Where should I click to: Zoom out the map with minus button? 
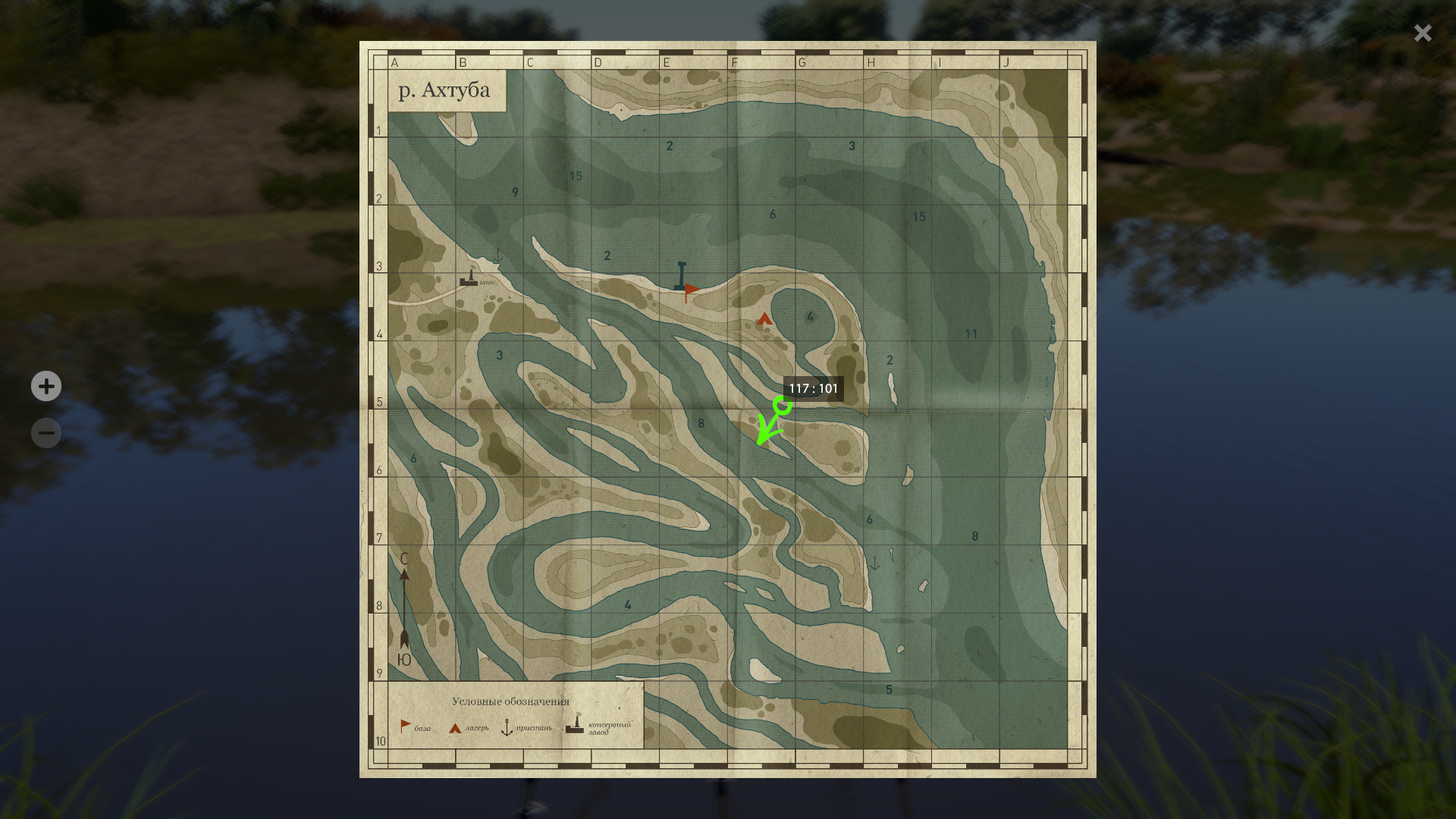pyautogui.click(x=46, y=433)
